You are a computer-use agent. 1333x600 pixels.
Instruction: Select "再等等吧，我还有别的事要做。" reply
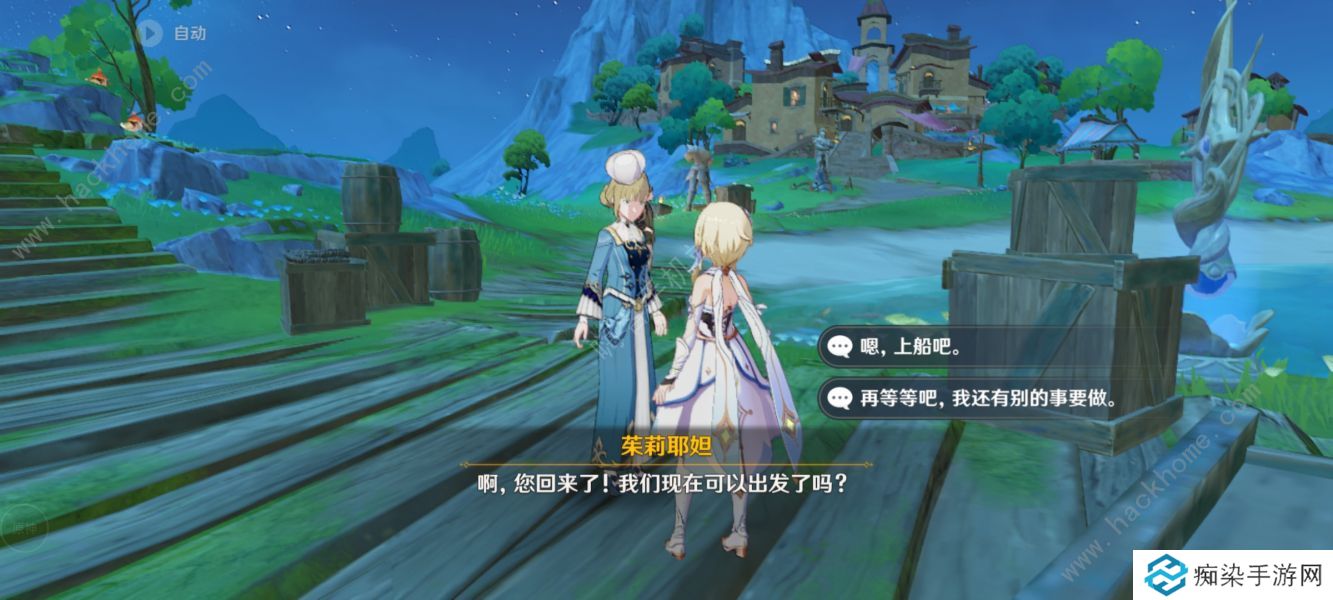987,397
